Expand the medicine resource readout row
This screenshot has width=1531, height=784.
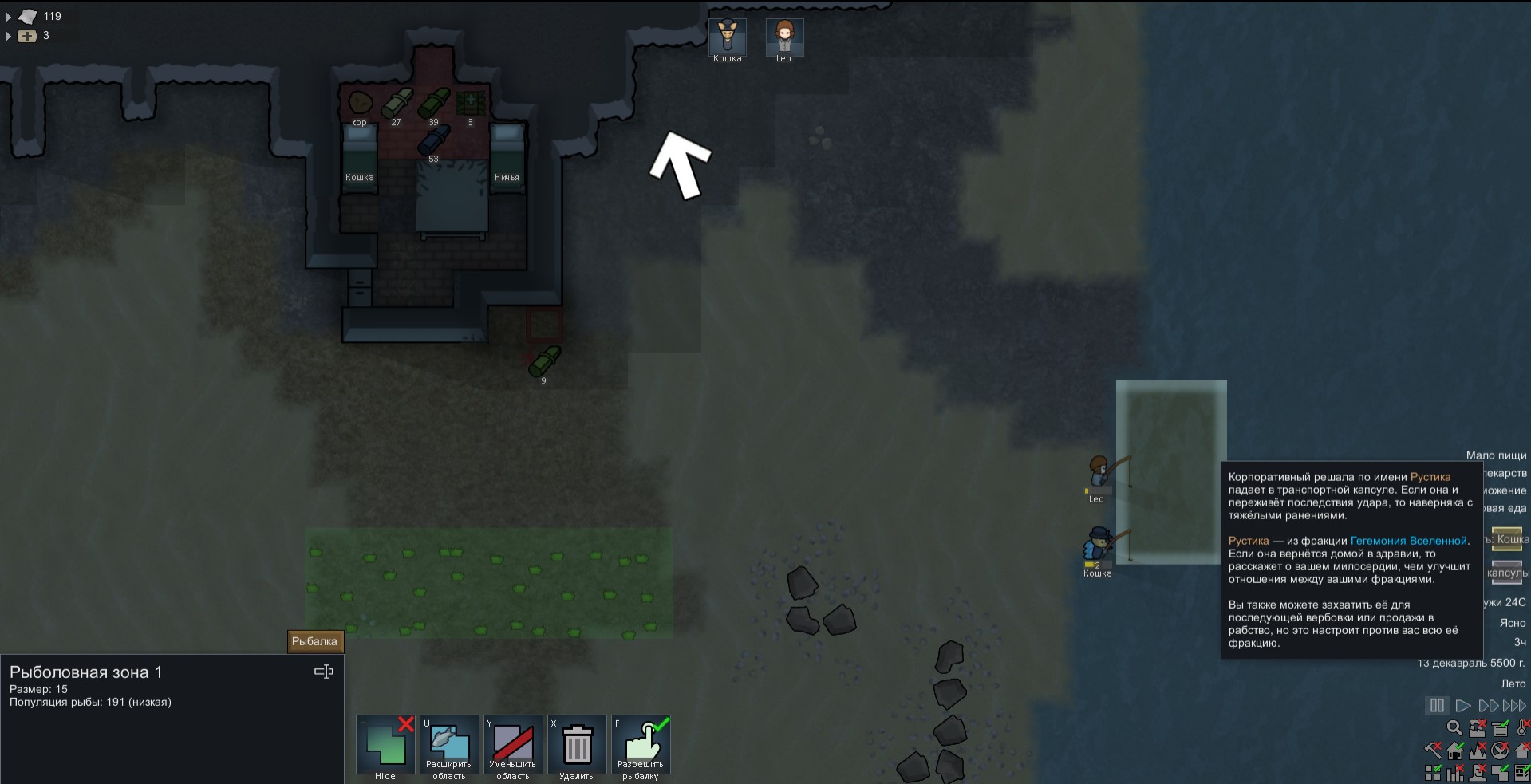click(9, 36)
